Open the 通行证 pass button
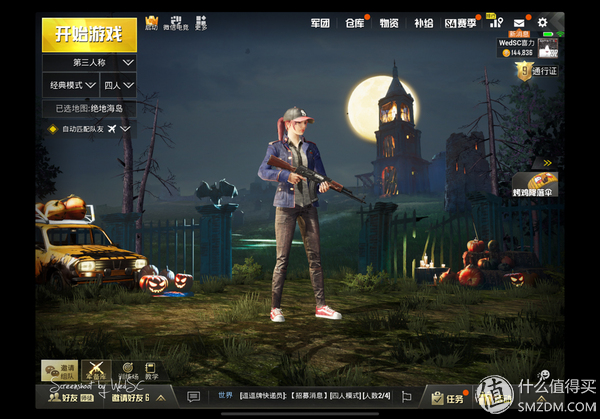The image size is (600, 419). (538, 71)
